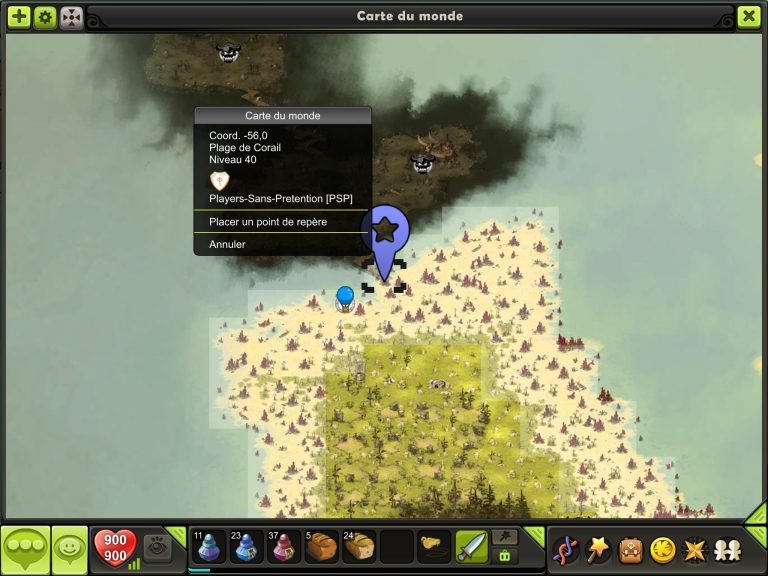This screenshot has height=576, width=768.
Task: Choose 'Placer un point de repère' option
Action: 268,222
